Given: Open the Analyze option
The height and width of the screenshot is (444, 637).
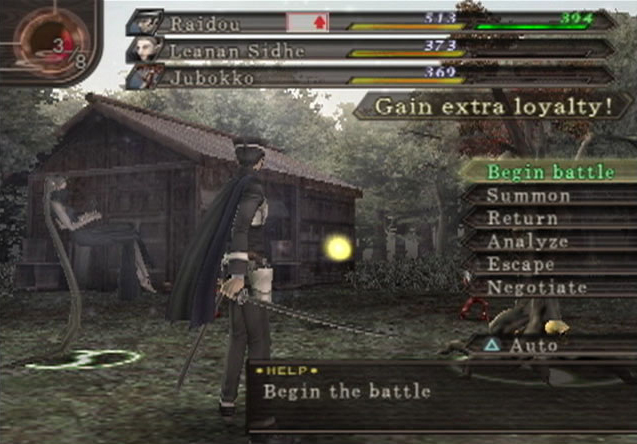Looking at the screenshot, I should pos(527,242).
